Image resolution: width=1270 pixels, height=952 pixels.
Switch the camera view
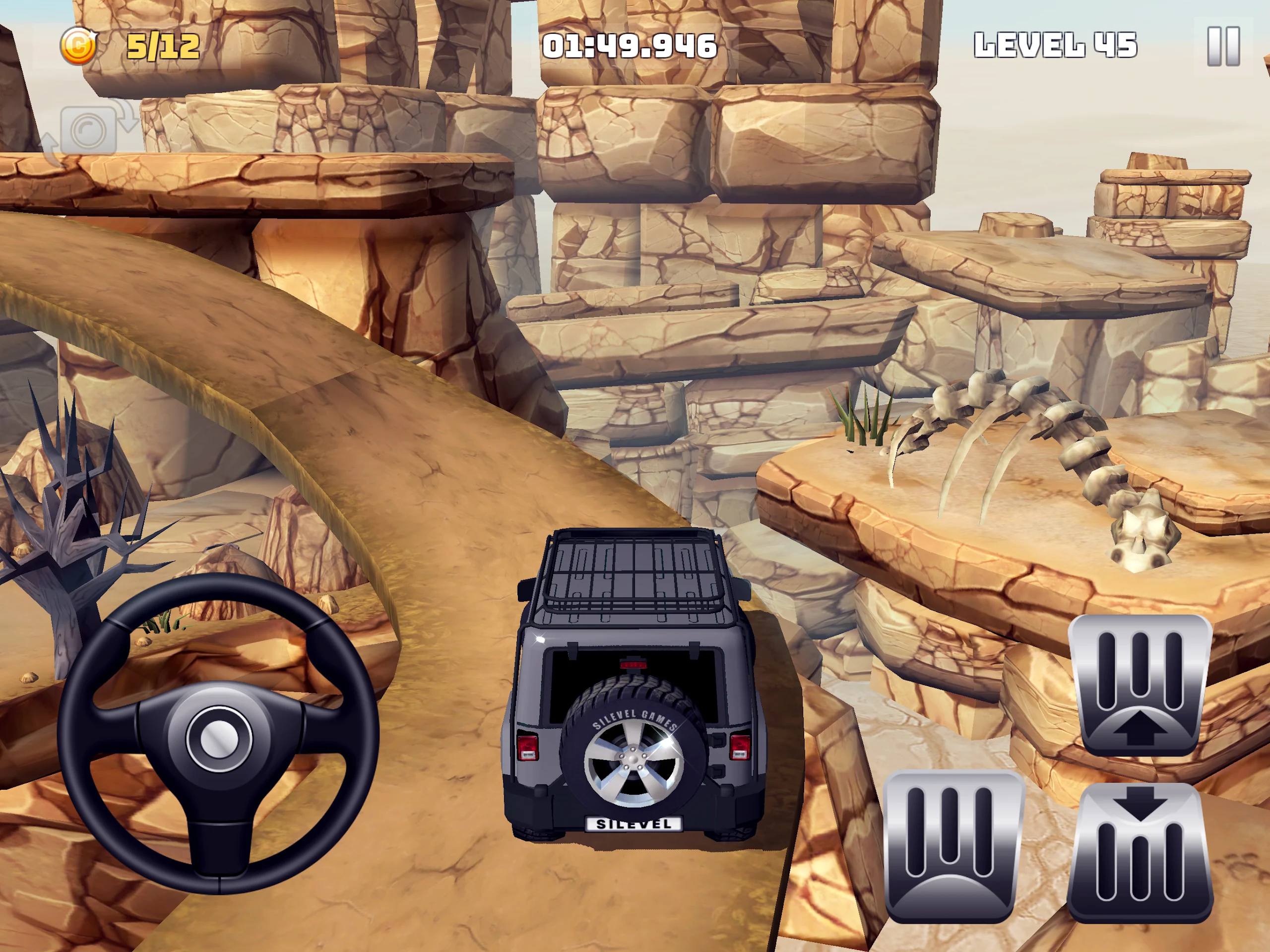(x=88, y=131)
